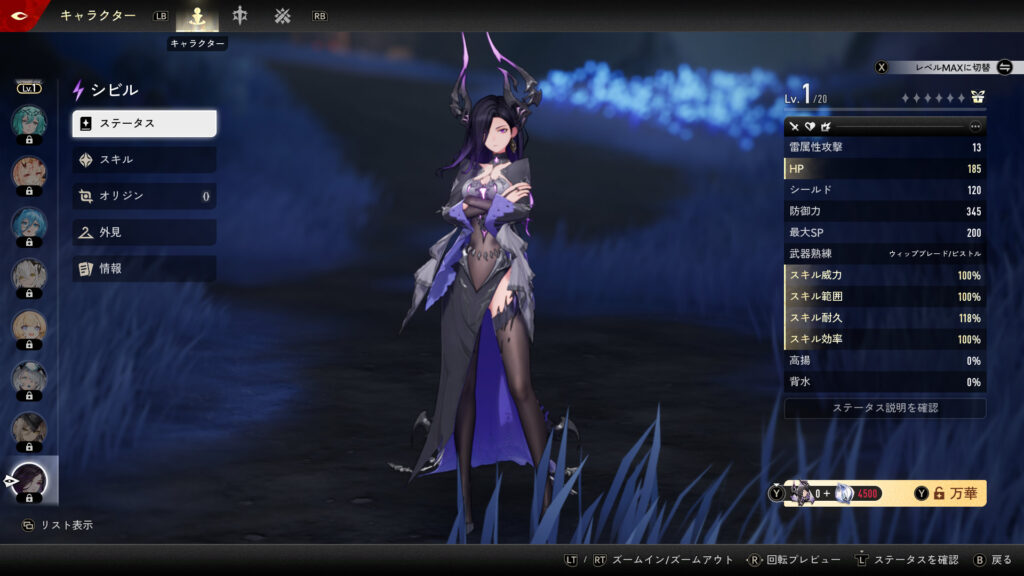Select the dark-haired horned Sibyl portrait

click(x=29, y=480)
